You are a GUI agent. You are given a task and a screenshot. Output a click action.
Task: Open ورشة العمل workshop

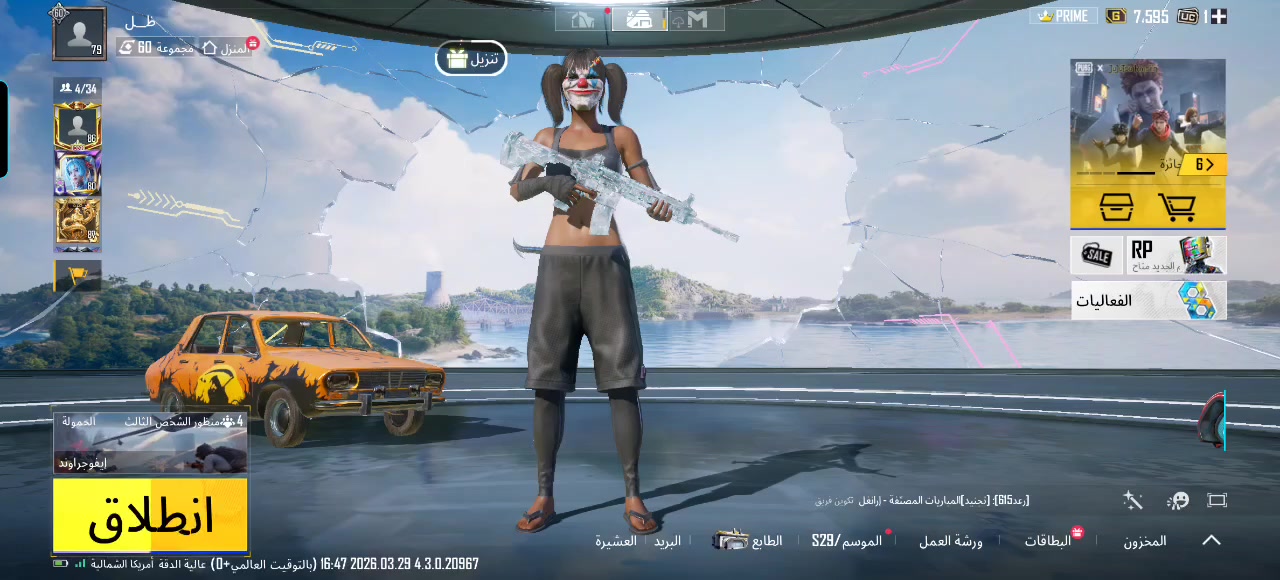pos(950,541)
